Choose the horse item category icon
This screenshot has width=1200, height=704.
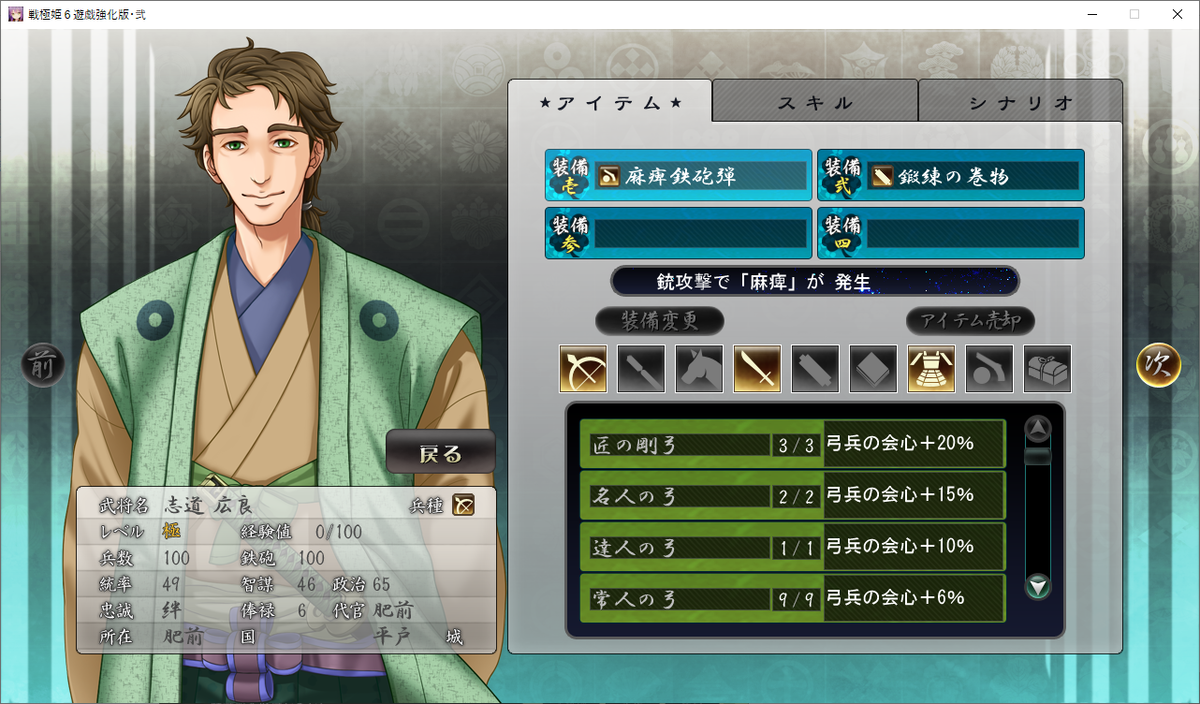point(699,369)
